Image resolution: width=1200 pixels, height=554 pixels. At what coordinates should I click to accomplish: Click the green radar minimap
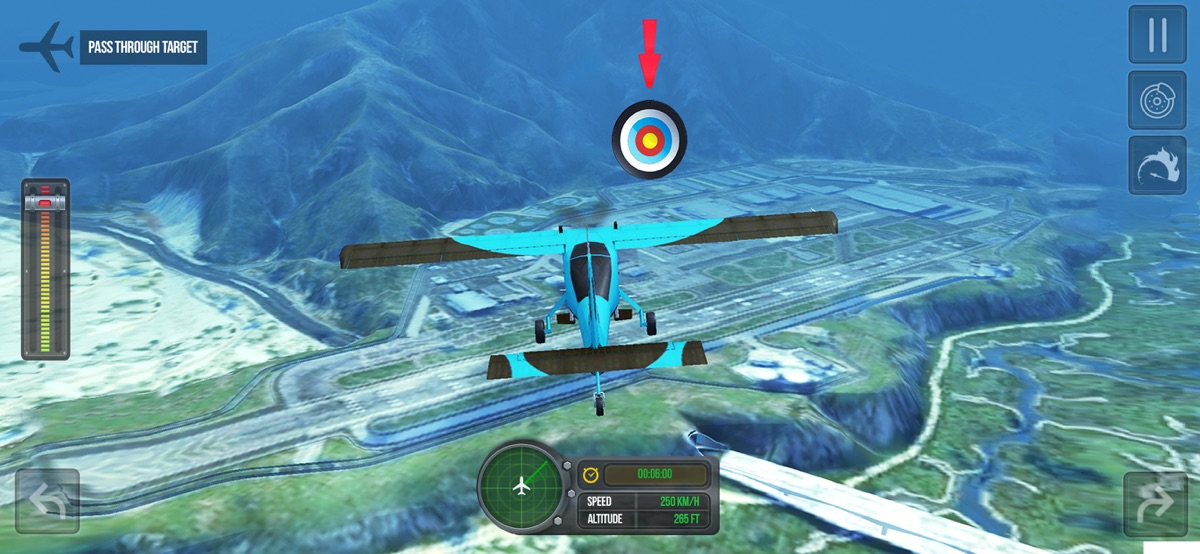pos(520,487)
